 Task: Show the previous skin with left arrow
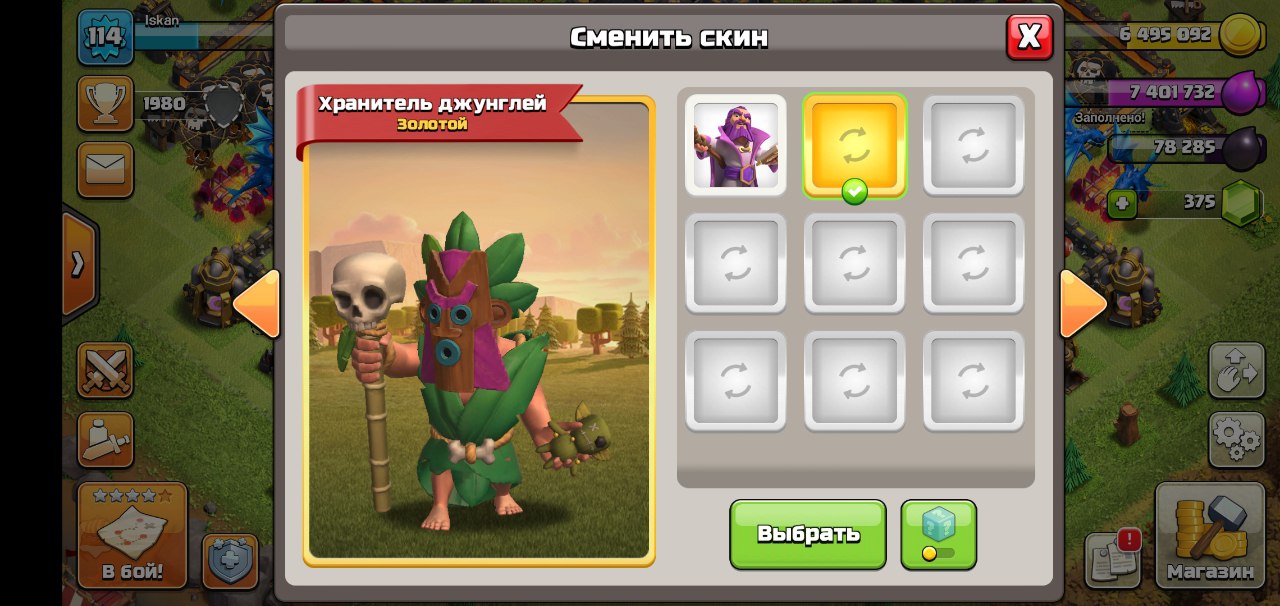click(x=257, y=304)
